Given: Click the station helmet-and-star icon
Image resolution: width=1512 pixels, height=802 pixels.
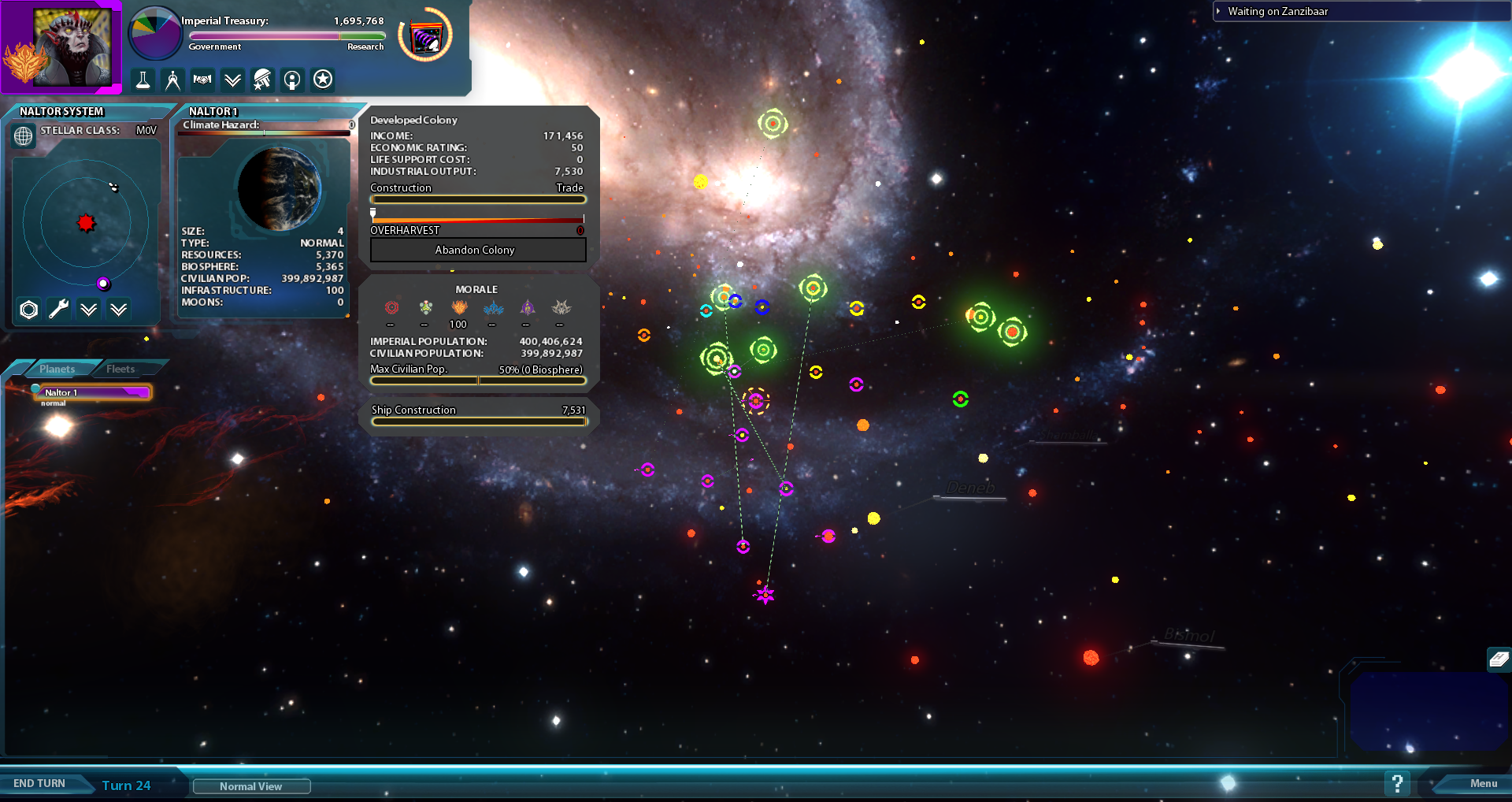Looking at the screenshot, I should [x=262, y=80].
